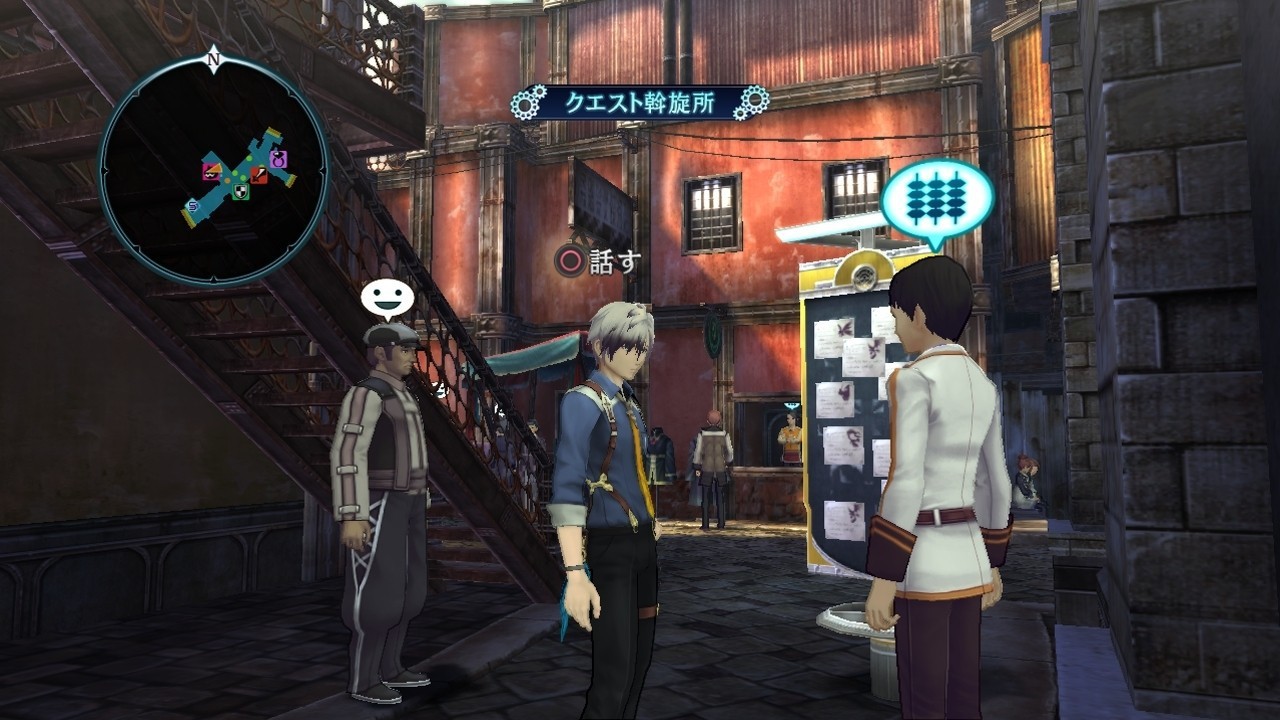The image size is (1280, 720).
Task: Select the green shield armor shop icon on minimap
Action: 241,191
